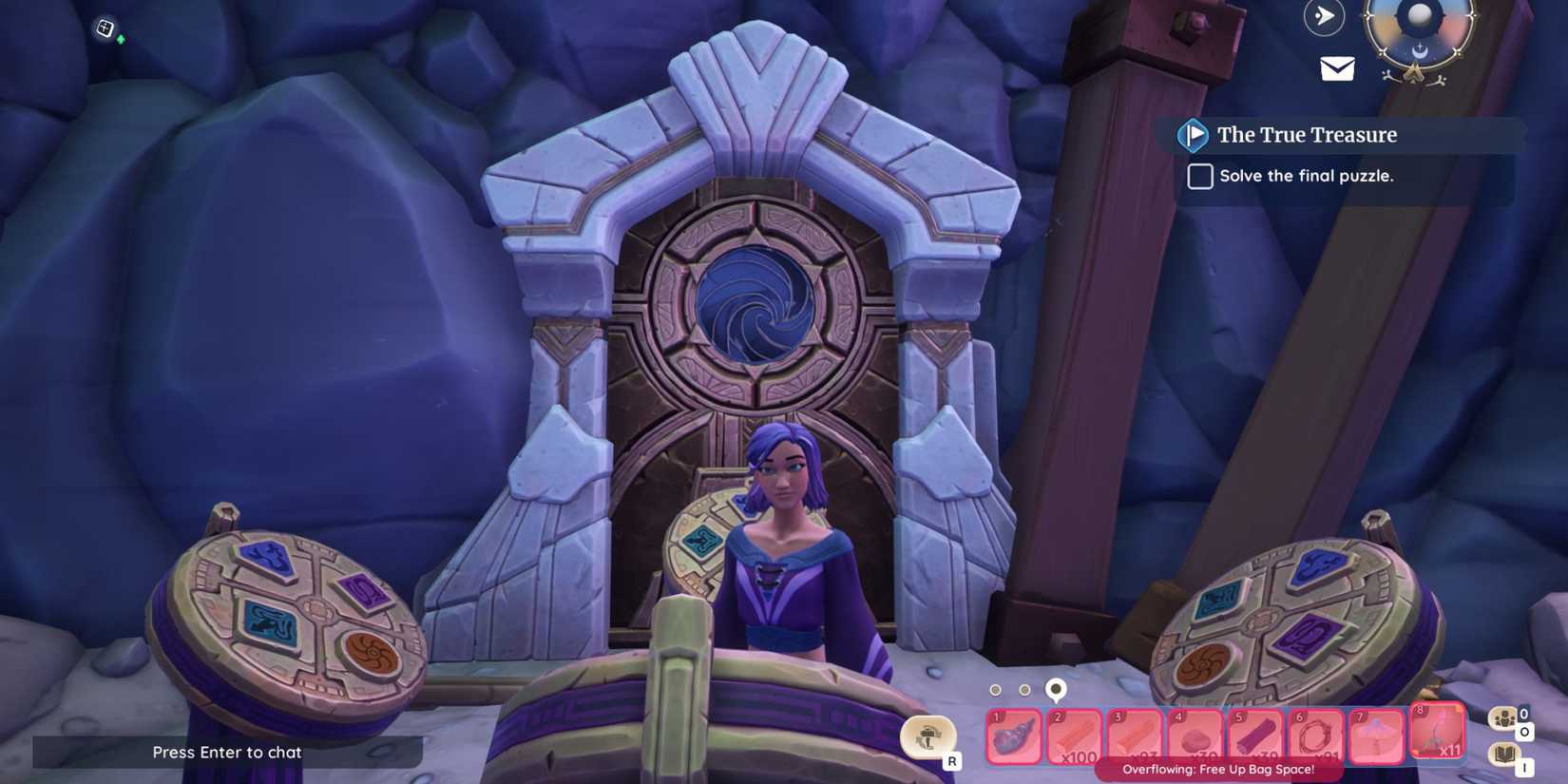The height and width of the screenshot is (784, 1568).
Task: Select the hammer tool icon above the hotbar
Action: click(x=928, y=736)
